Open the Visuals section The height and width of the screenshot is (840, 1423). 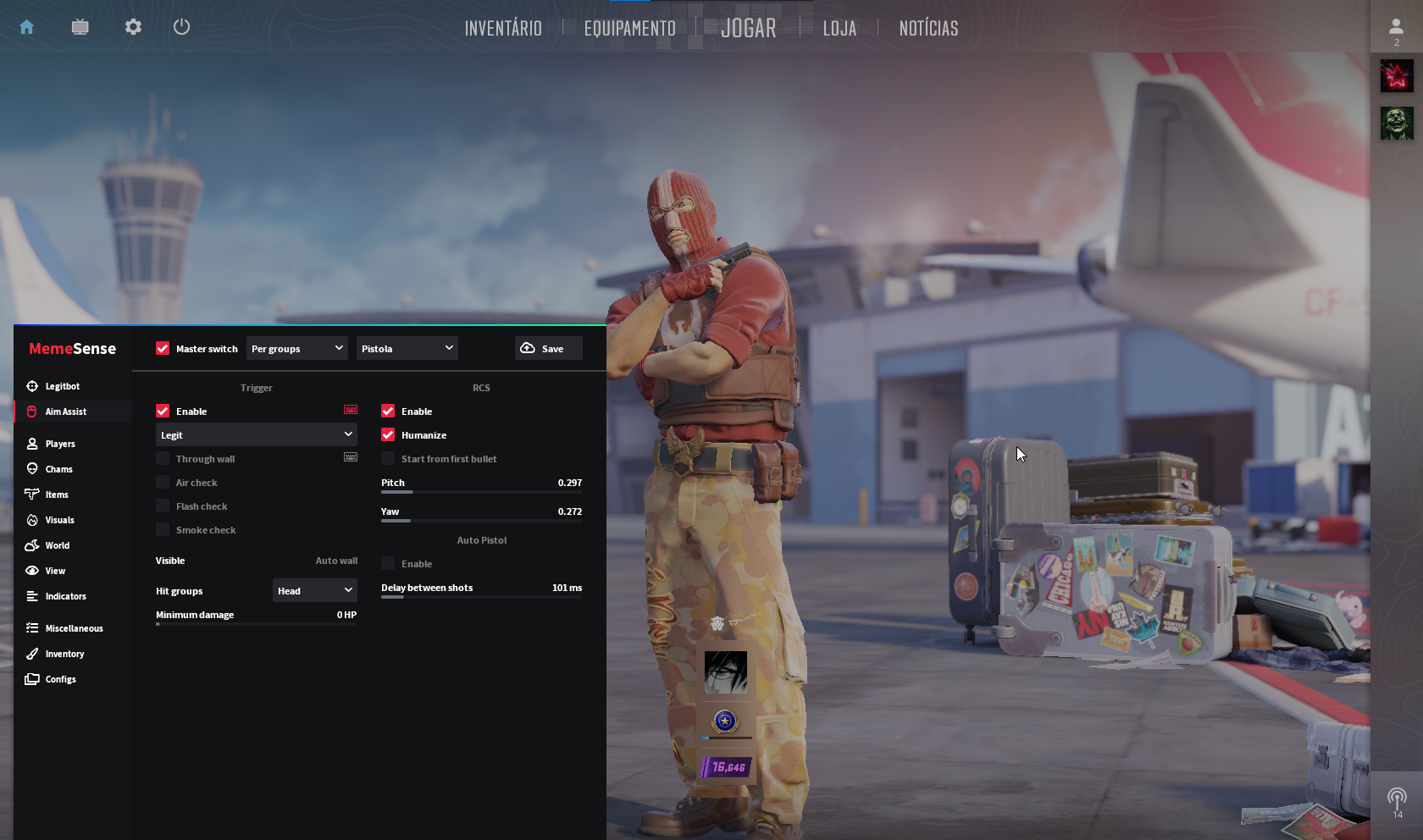59,520
